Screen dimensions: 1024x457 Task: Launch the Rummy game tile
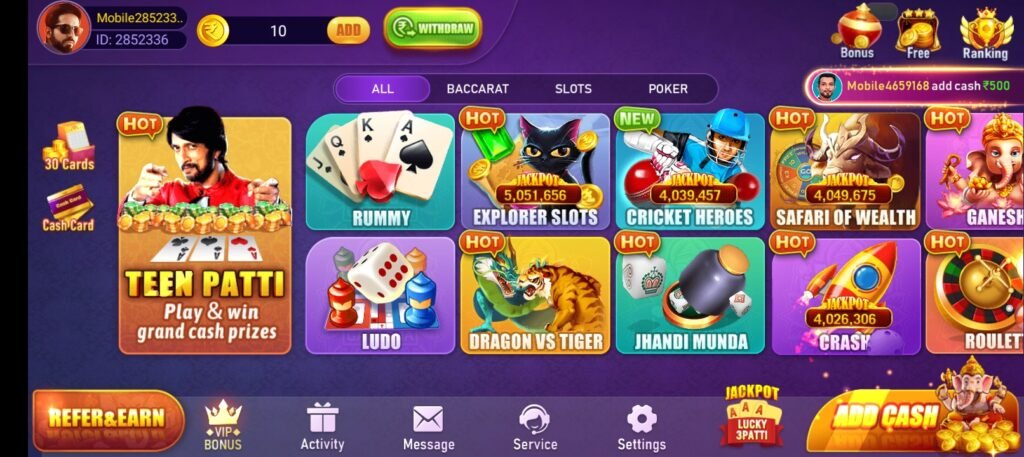coord(380,171)
